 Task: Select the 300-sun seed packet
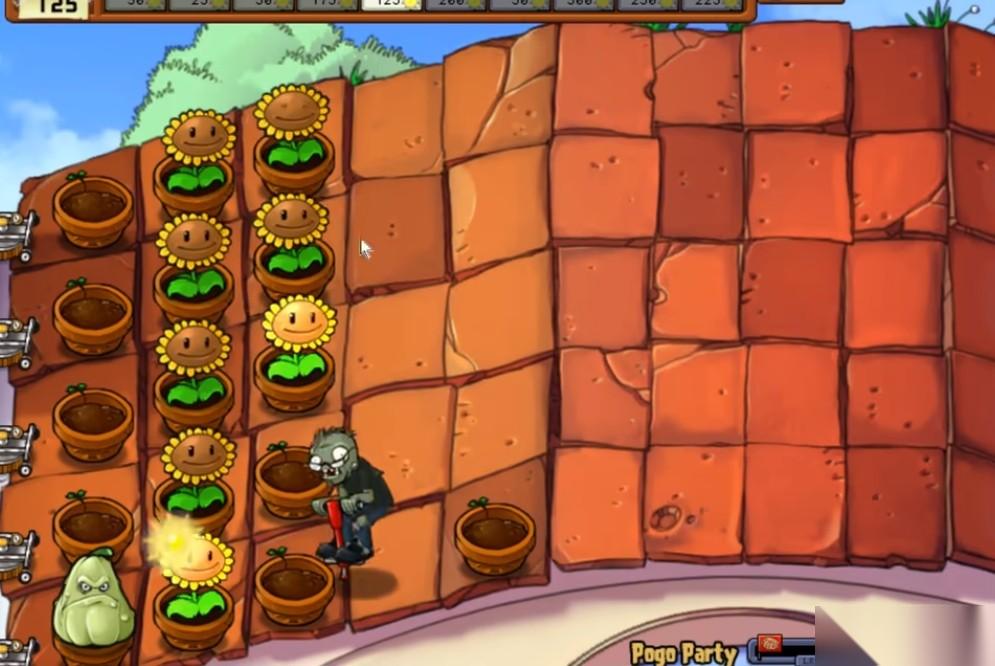(x=583, y=4)
